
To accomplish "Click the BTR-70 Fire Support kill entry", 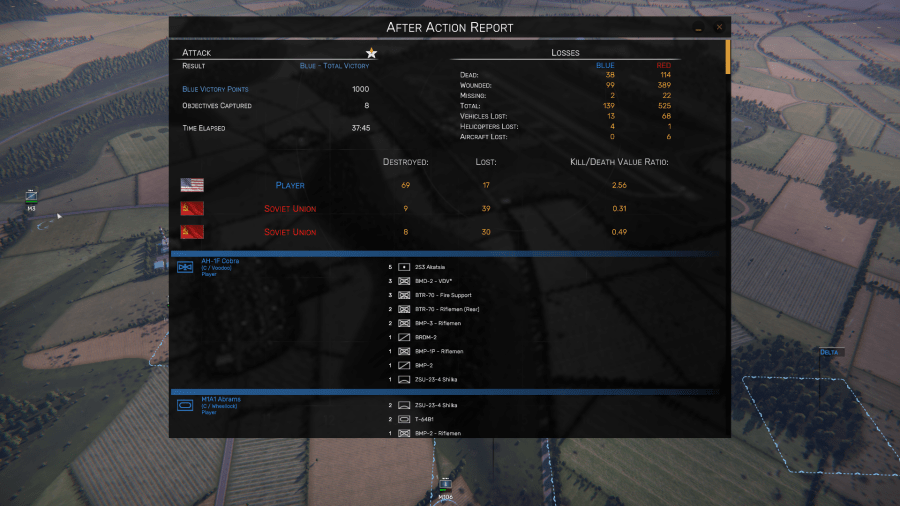I will point(441,295).
